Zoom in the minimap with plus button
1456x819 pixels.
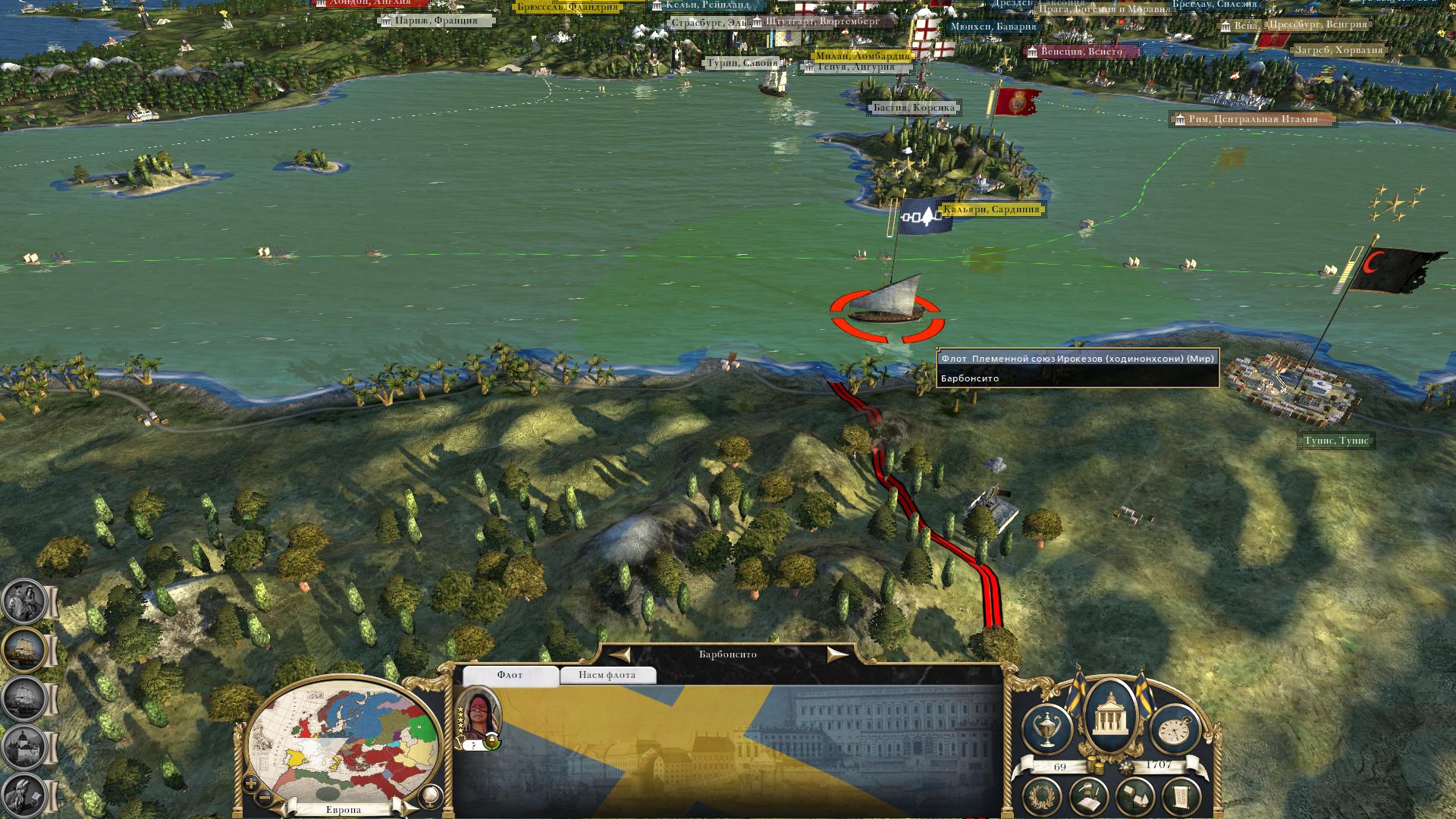pos(251,784)
